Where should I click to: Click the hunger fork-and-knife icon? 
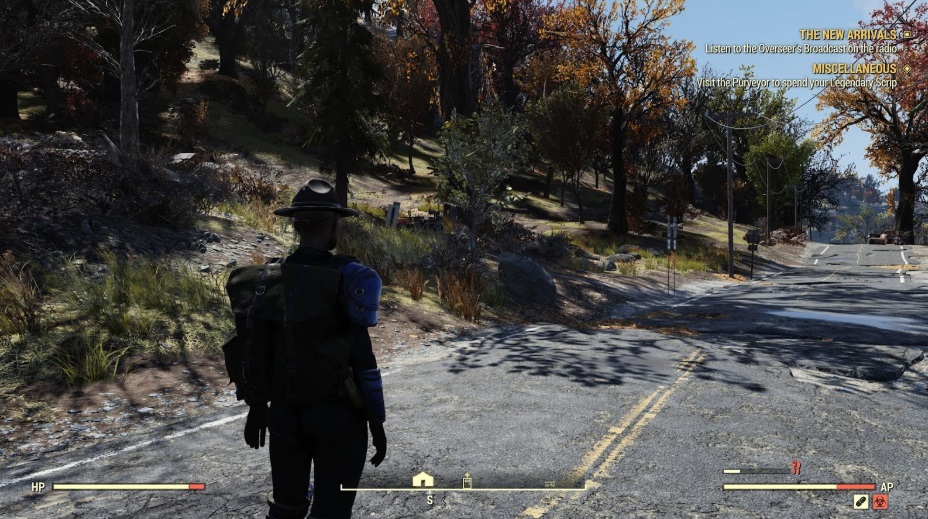(x=796, y=467)
